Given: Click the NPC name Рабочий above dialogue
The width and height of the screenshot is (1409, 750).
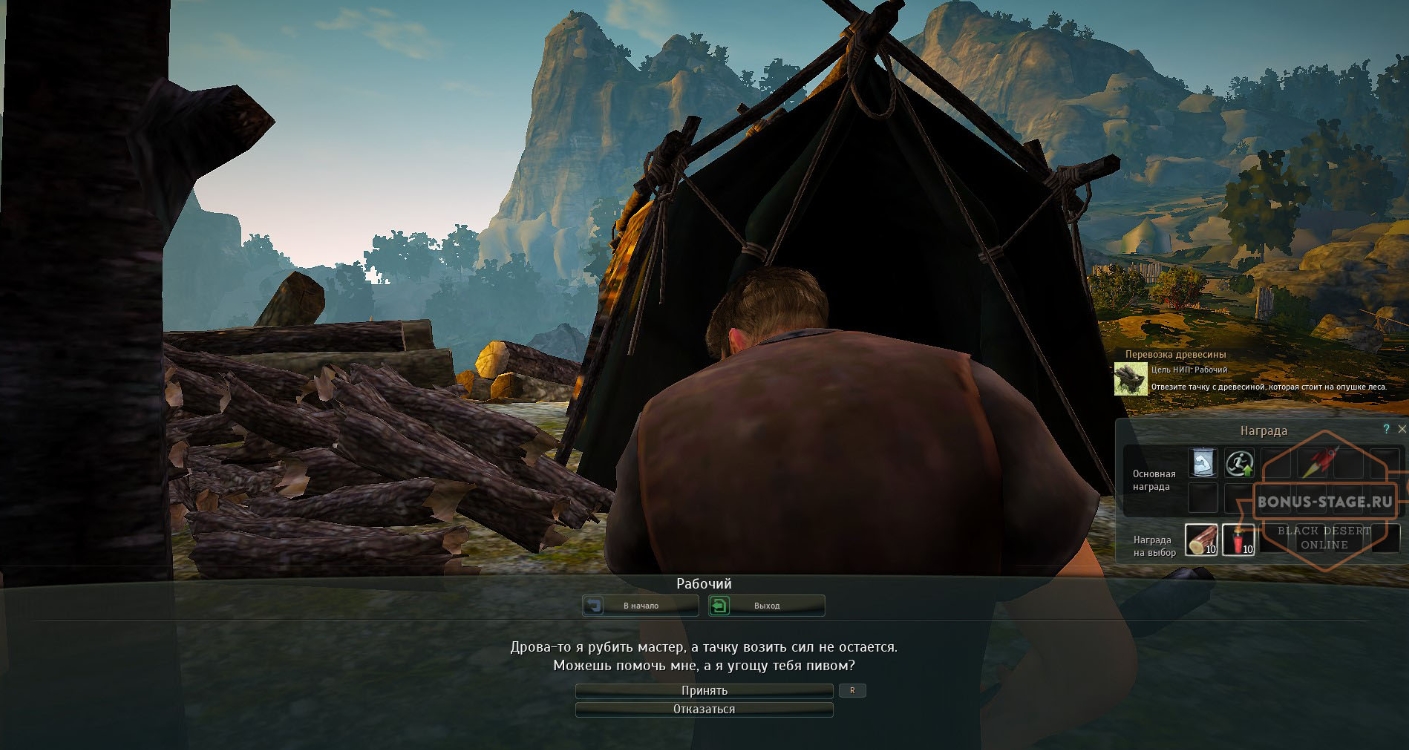Looking at the screenshot, I should click(704, 582).
